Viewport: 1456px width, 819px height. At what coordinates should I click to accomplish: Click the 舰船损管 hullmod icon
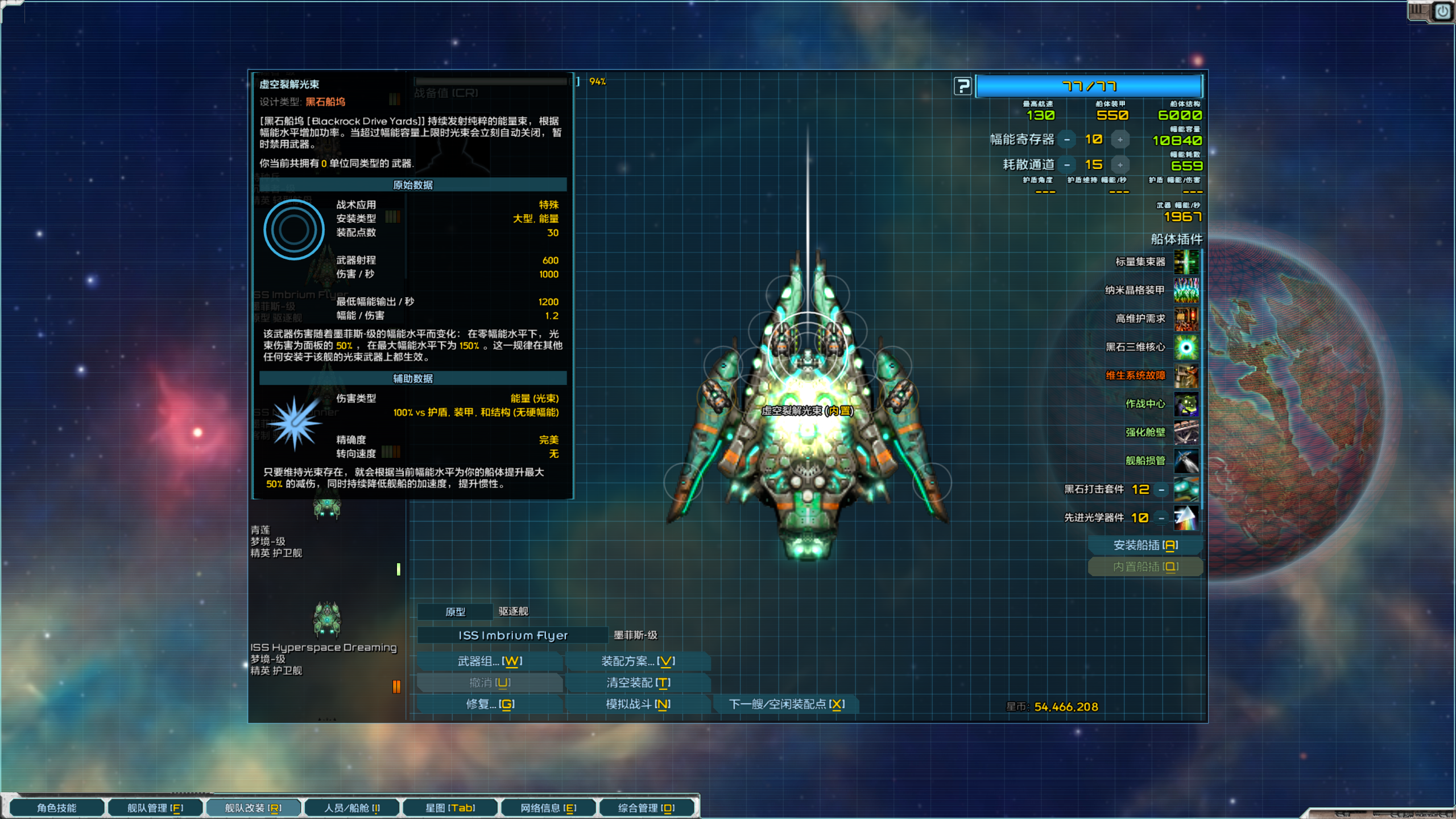1187,461
